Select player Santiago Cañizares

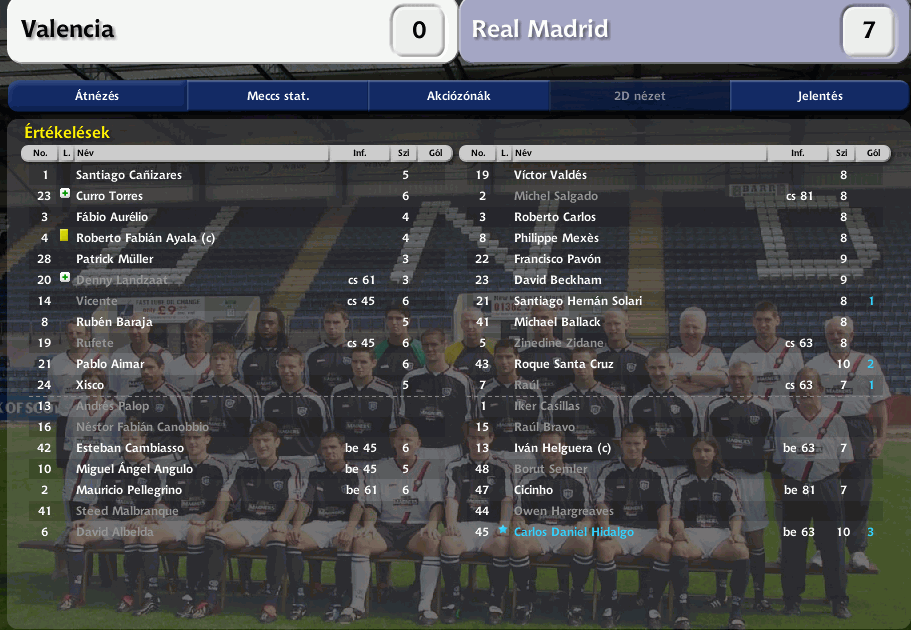coord(129,175)
